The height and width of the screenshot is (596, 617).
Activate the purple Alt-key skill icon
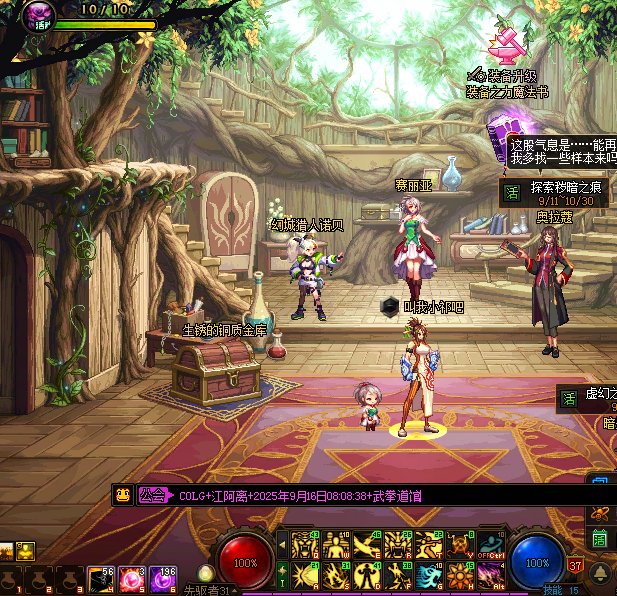pos(490,575)
